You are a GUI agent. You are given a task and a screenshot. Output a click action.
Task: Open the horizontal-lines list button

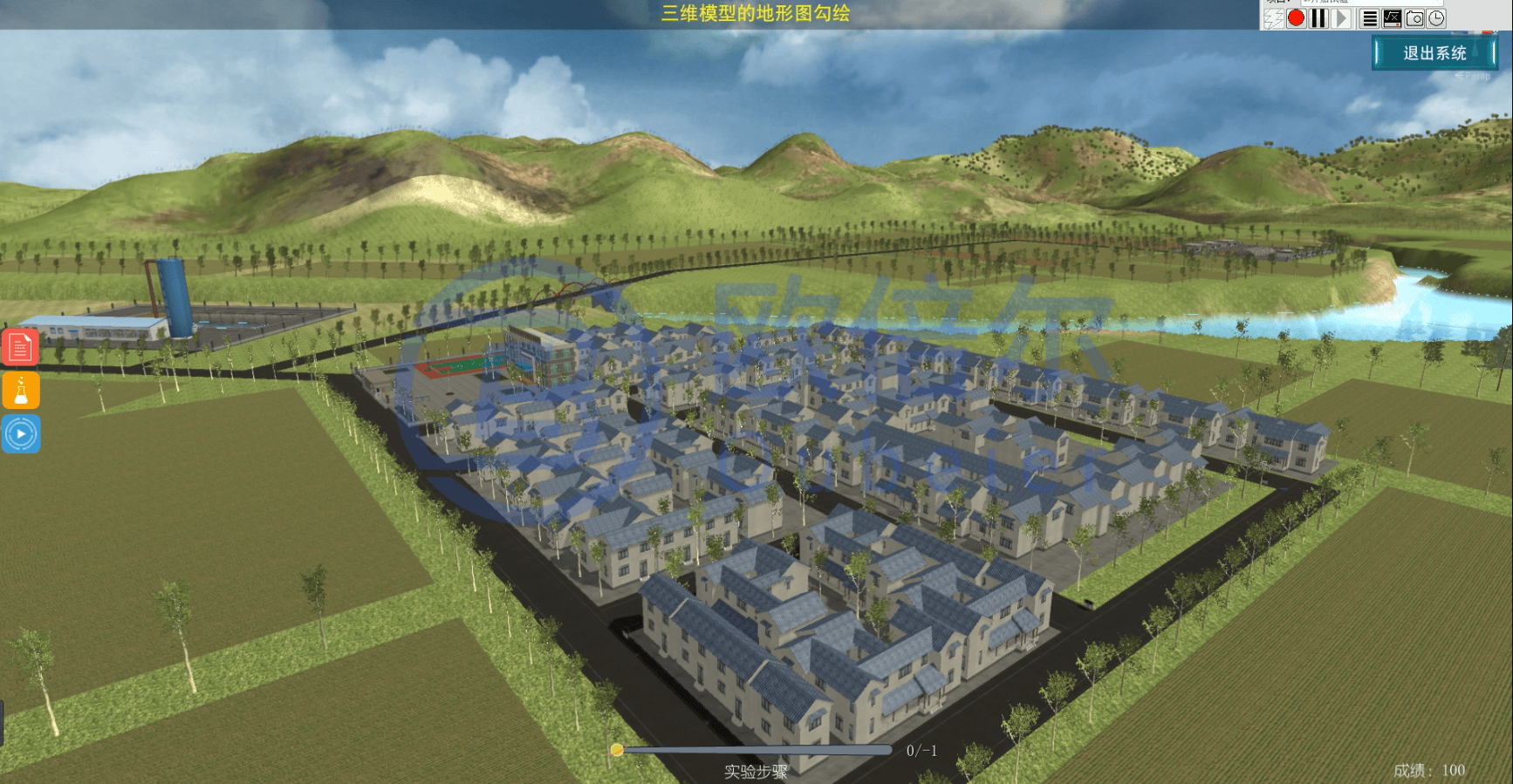(1370, 18)
